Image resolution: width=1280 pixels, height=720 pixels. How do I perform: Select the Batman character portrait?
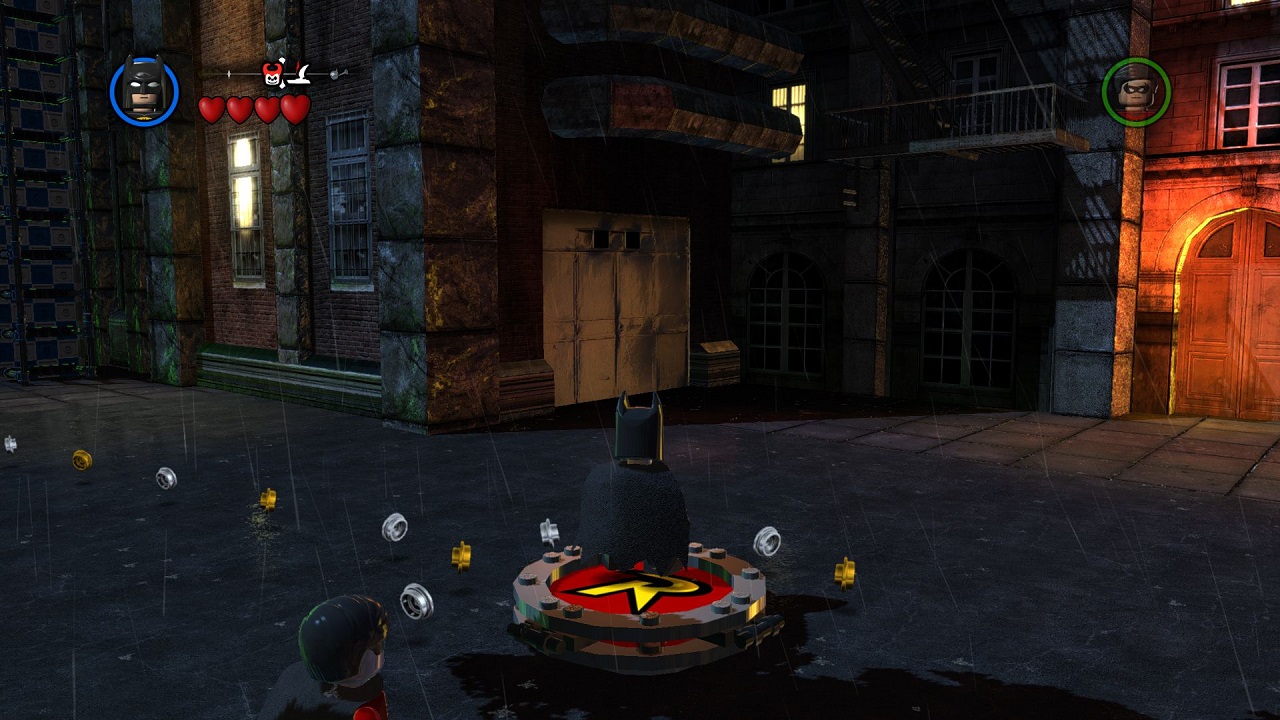(x=144, y=92)
